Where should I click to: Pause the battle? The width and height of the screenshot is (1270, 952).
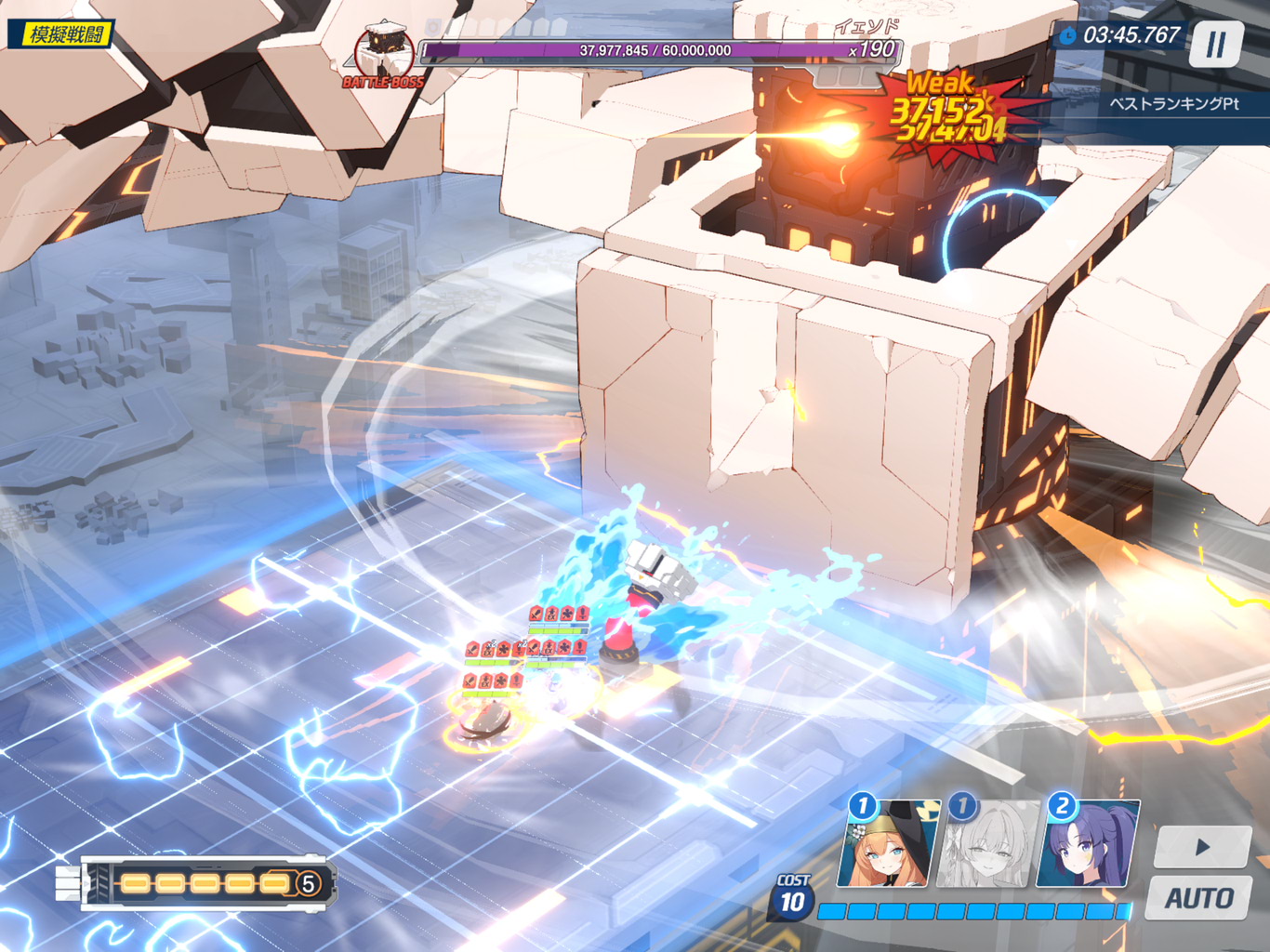(x=1215, y=44)
